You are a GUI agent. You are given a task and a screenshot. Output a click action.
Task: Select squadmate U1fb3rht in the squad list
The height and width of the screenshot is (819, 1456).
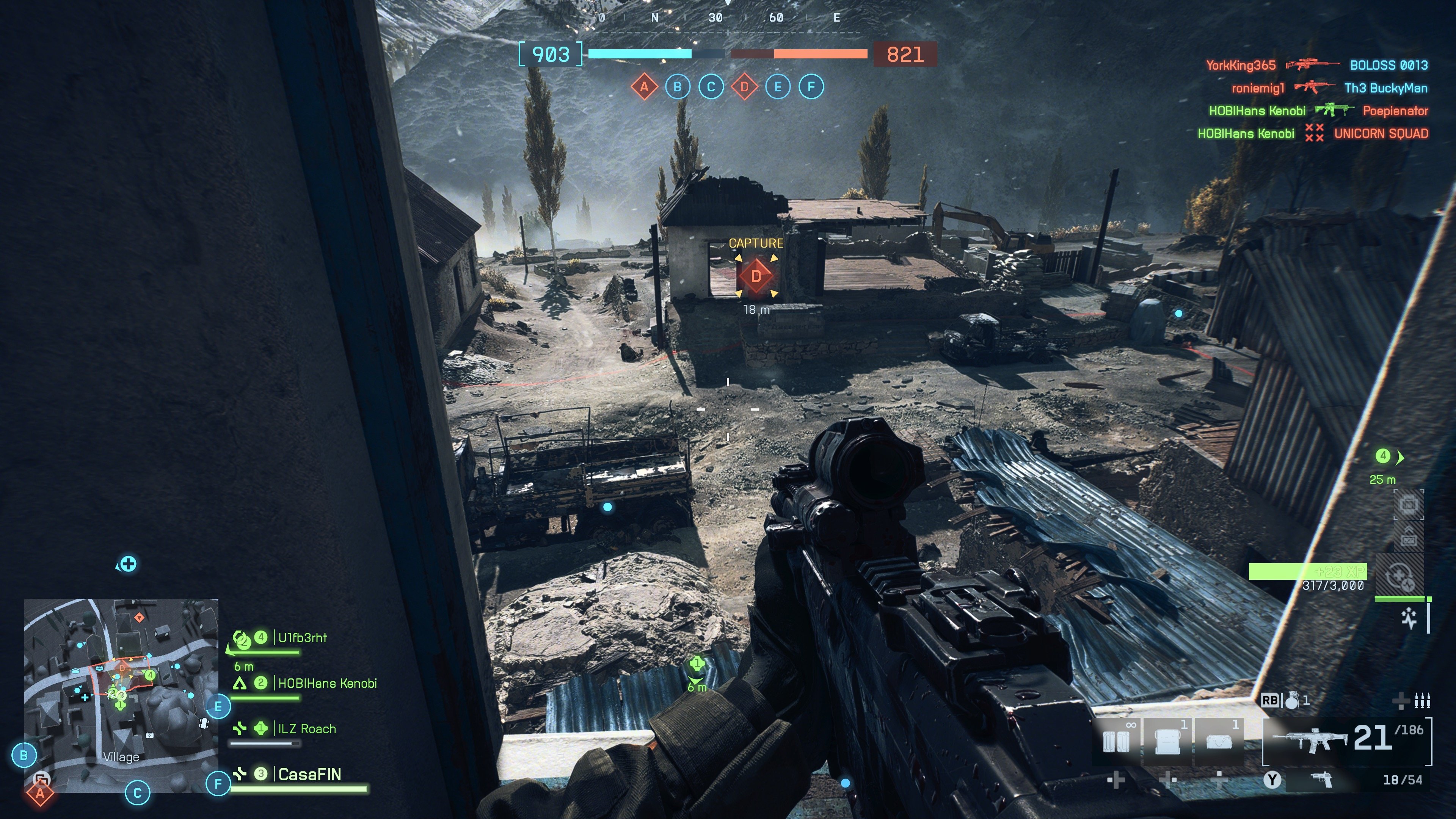coord(302,638)
